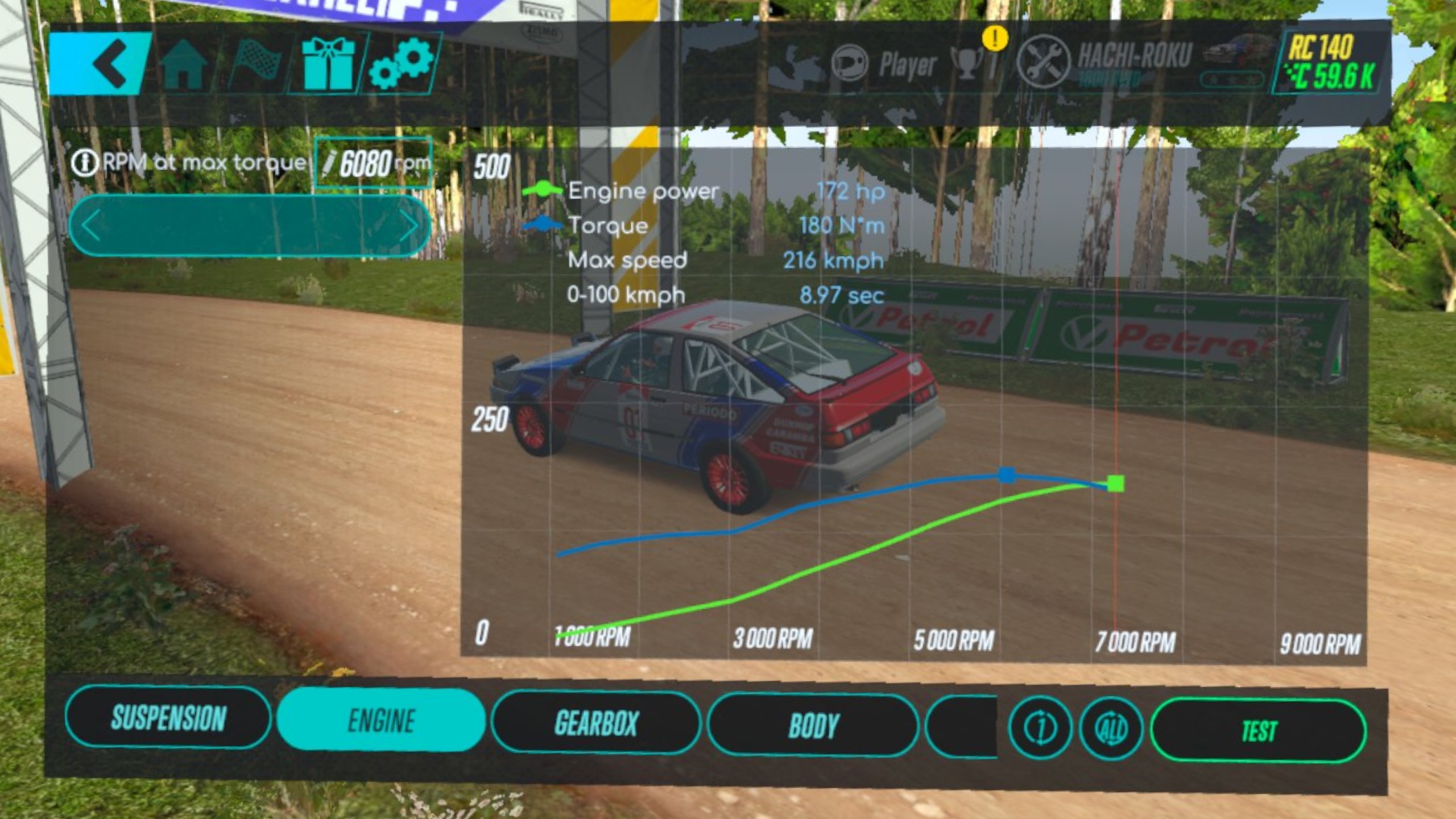Switch to the Suspension tab
Viewport: 1456px width, 819px height.
pyautogui.click(x=168, y=717)
